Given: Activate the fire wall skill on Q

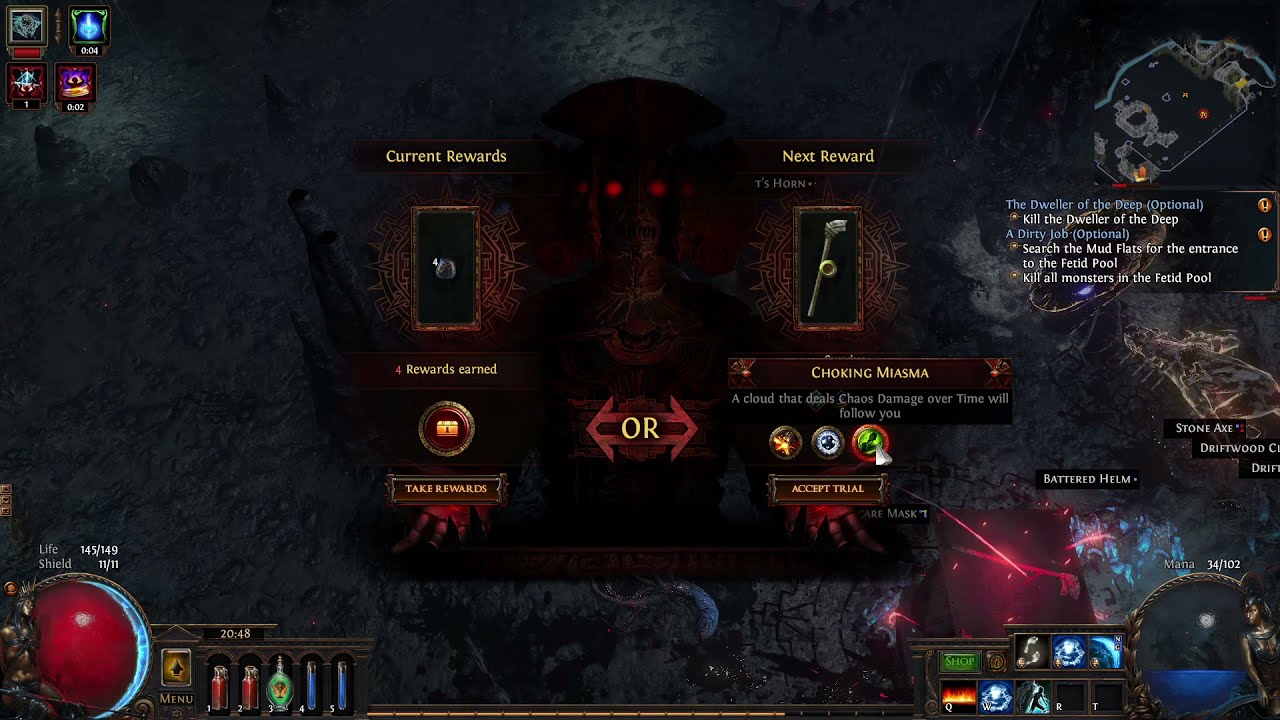Looking at the screenshot, I should point(959,694).
